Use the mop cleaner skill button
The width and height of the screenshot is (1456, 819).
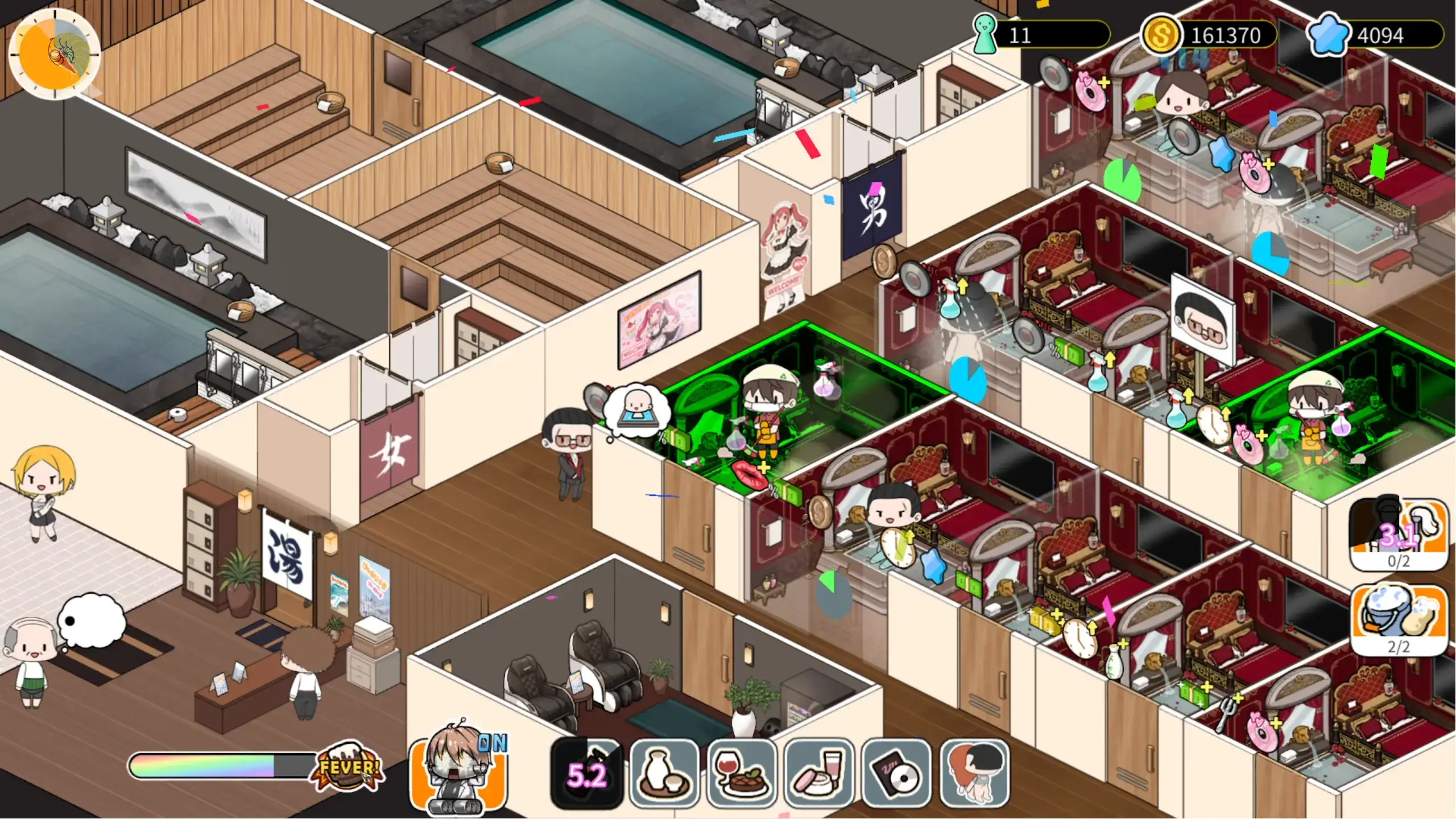1399,533
